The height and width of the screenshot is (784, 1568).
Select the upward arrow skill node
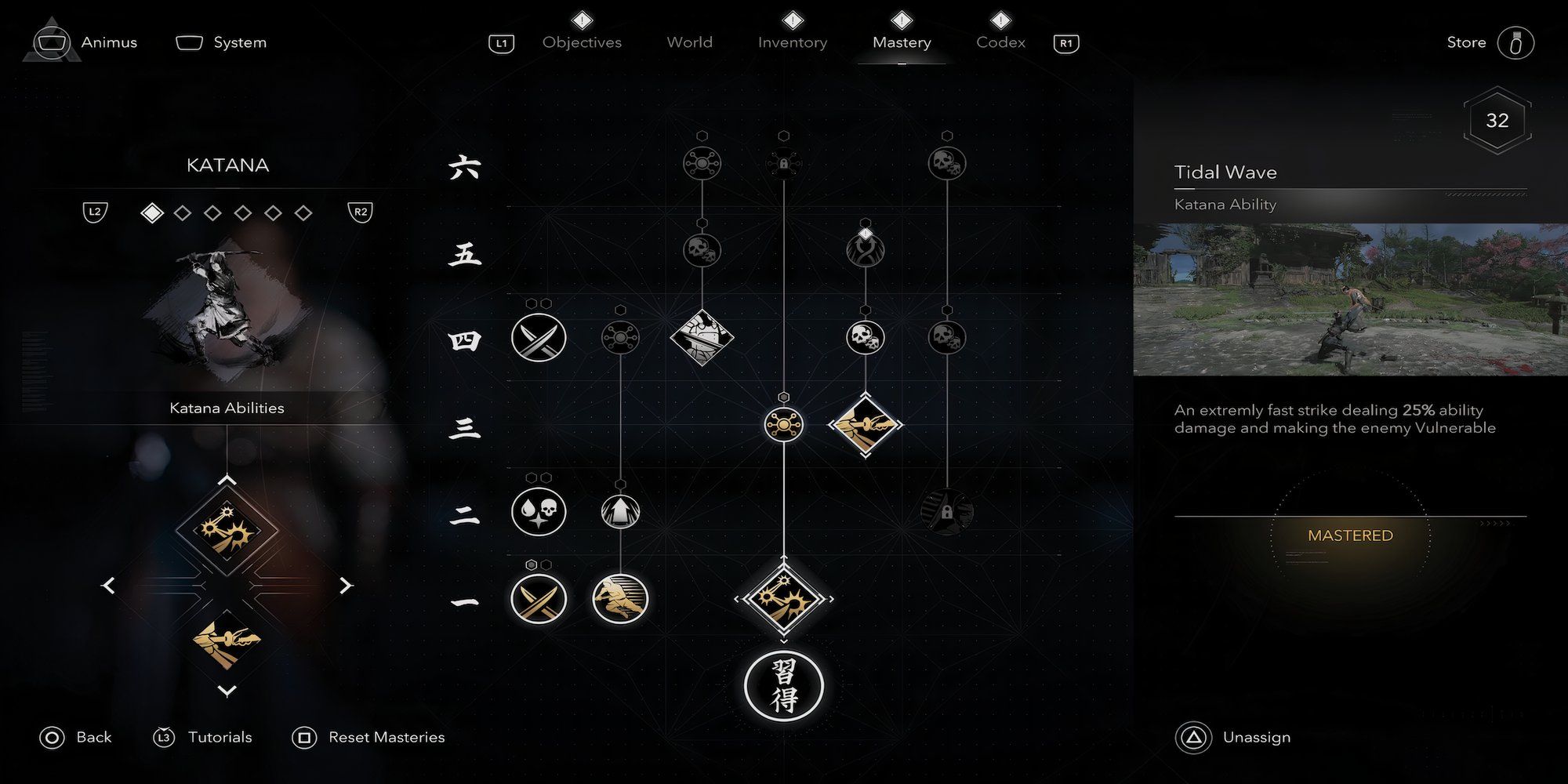[620, 512]
